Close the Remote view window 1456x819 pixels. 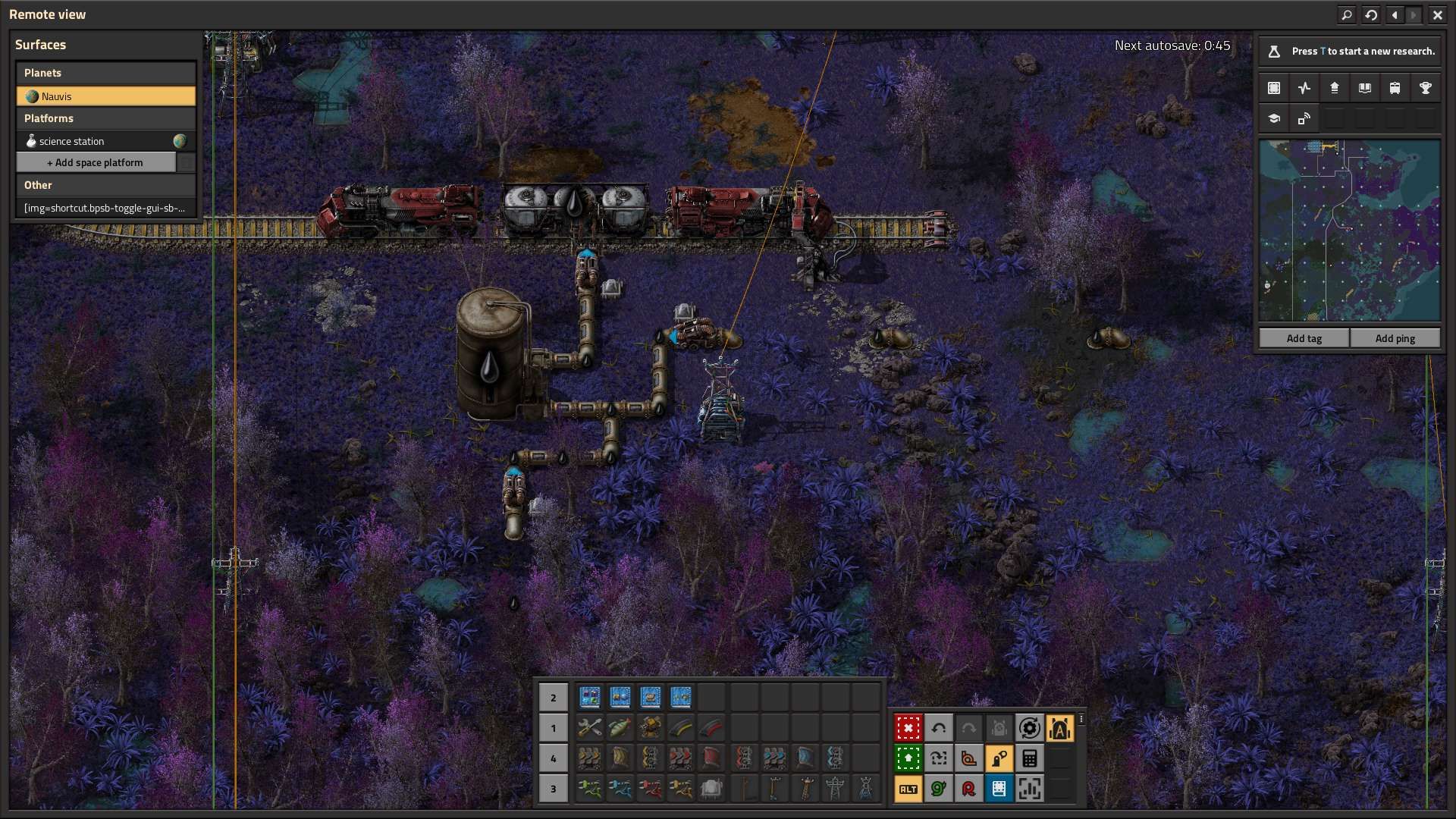pos(1437,14)
